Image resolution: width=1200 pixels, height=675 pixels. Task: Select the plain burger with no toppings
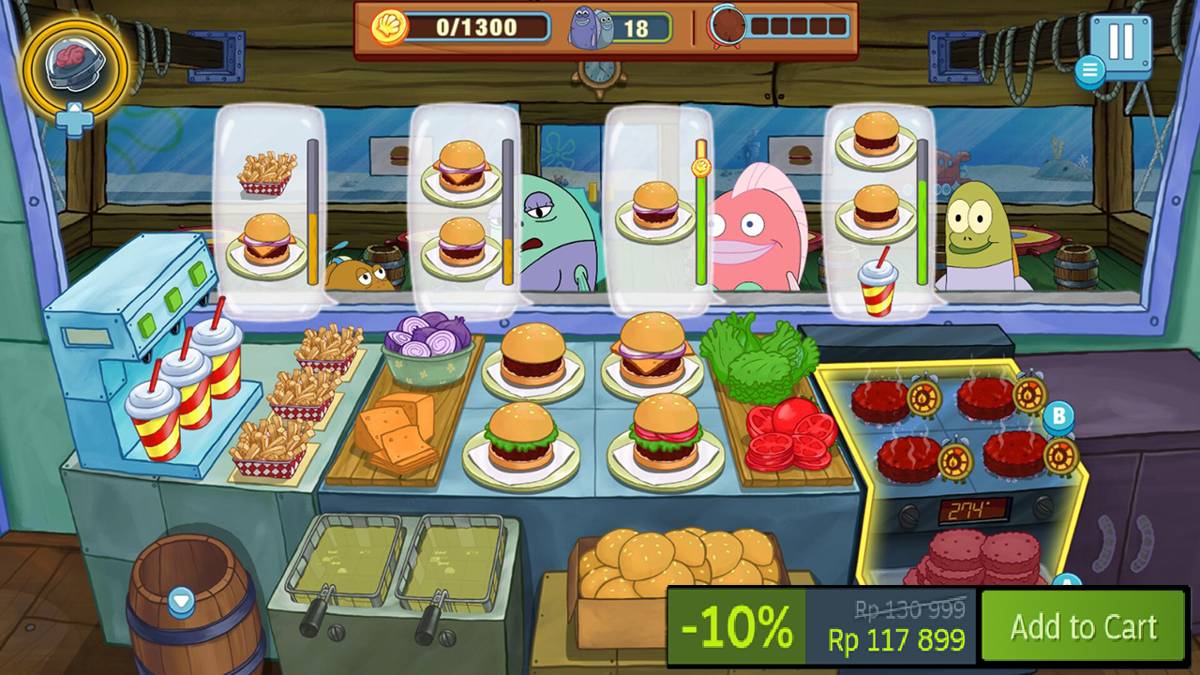coord(532,358)
